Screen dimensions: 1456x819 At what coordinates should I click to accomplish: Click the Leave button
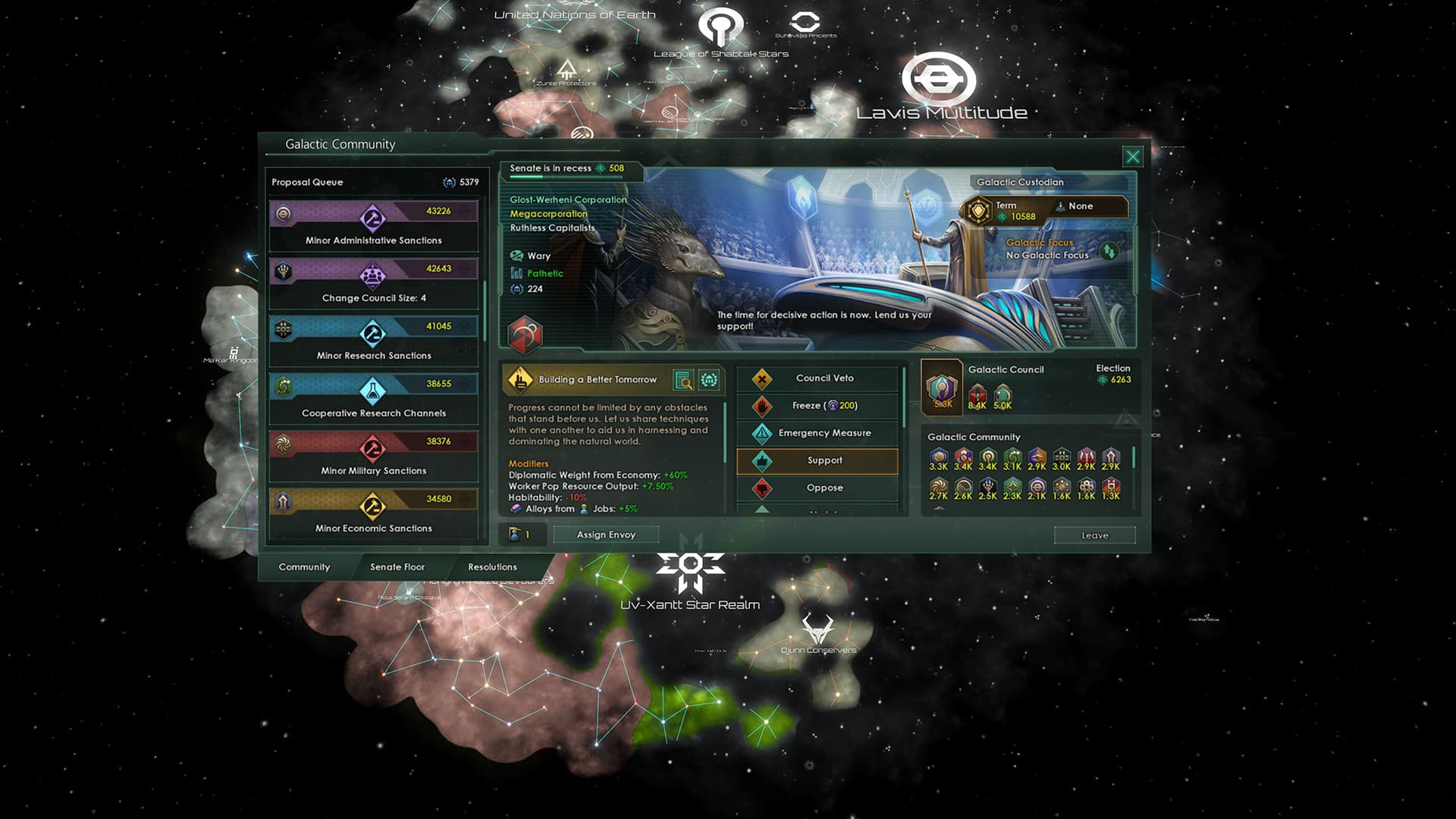click(x=1094, y=535)
